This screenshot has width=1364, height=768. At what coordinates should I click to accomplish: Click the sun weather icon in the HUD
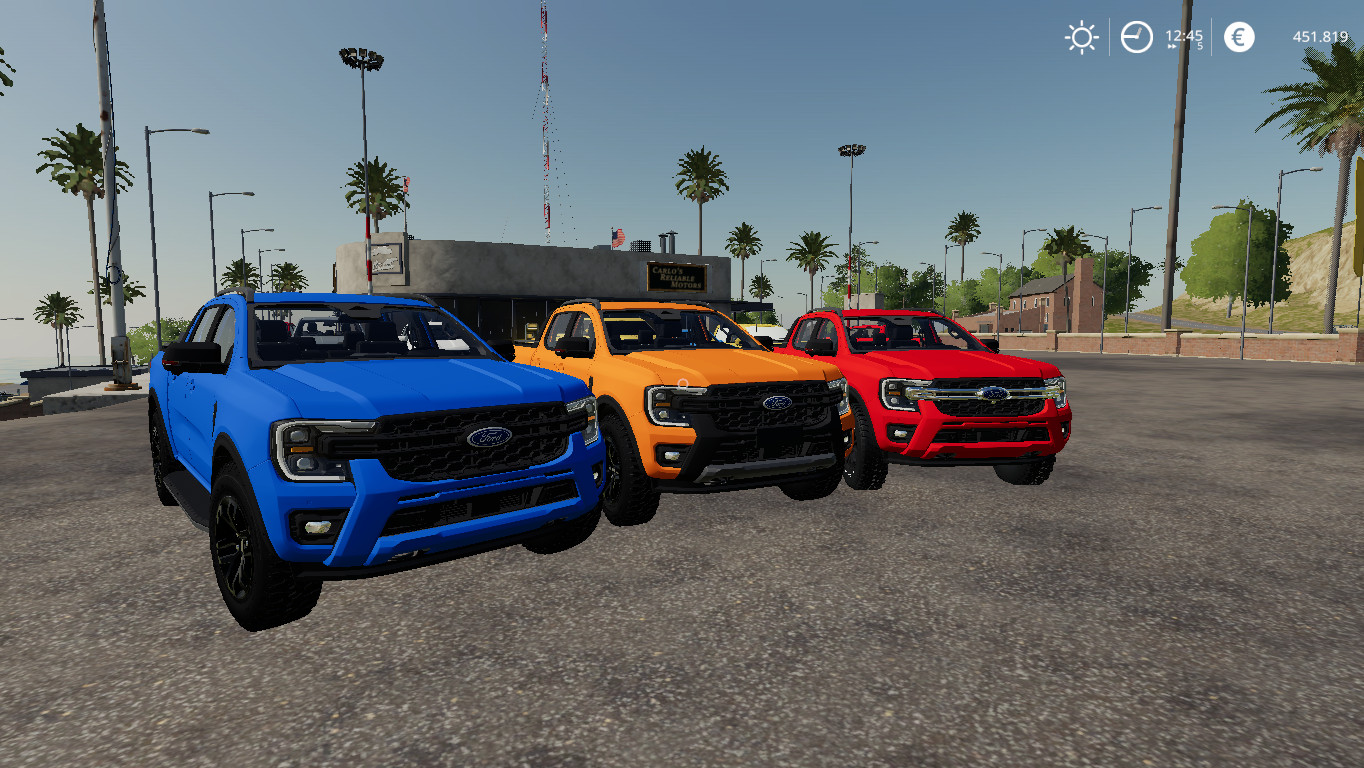pos(1082,36)
